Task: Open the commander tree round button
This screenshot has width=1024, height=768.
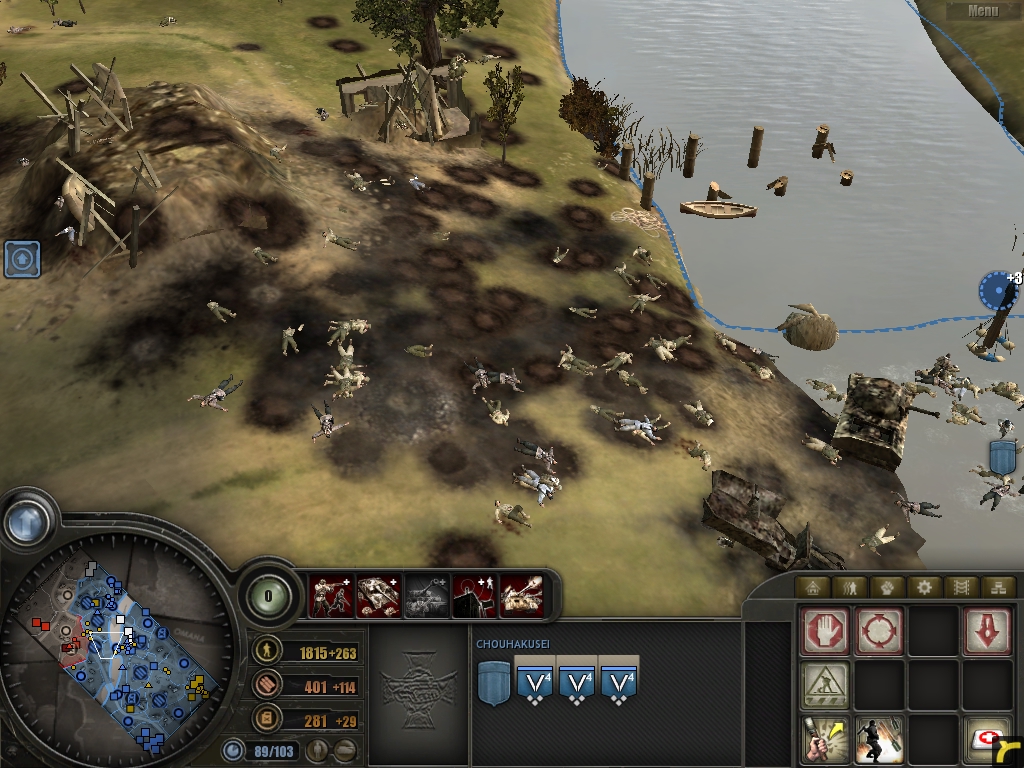Action: pos(267,595)
